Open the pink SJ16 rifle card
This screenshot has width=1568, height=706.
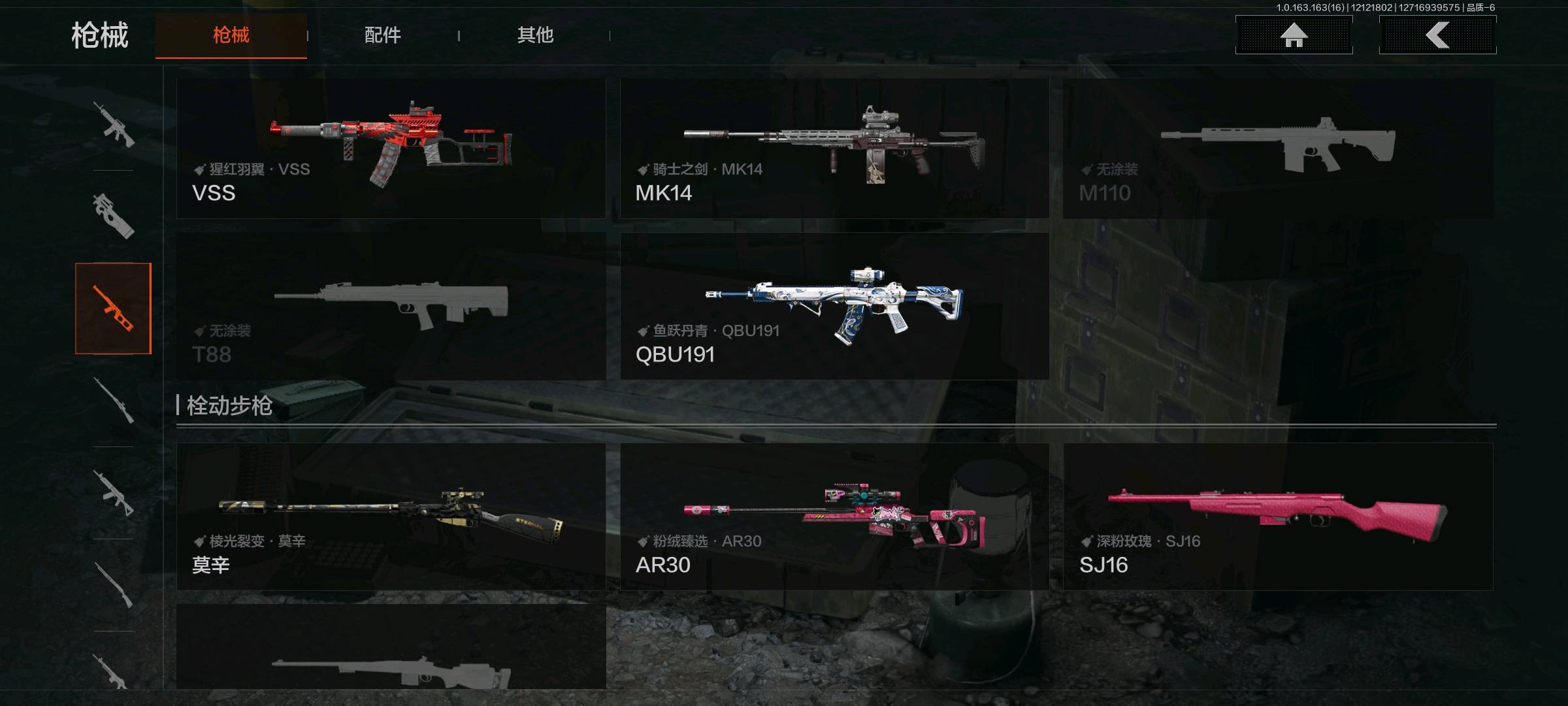coord(1277,516)
